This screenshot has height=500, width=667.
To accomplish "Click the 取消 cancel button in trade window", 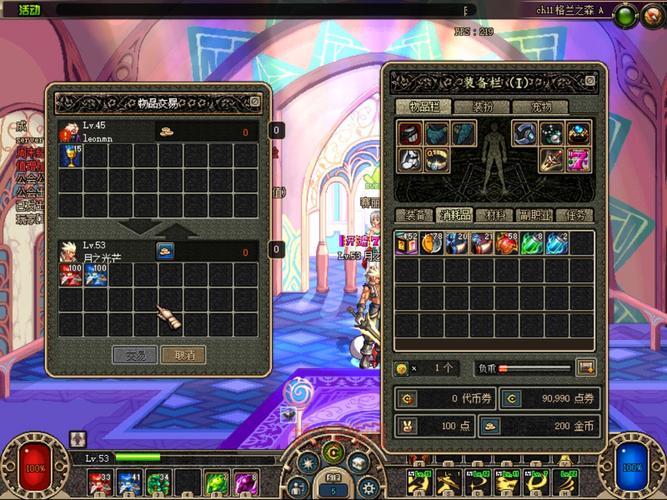I will pyautogui.click(x=183, y=355).
